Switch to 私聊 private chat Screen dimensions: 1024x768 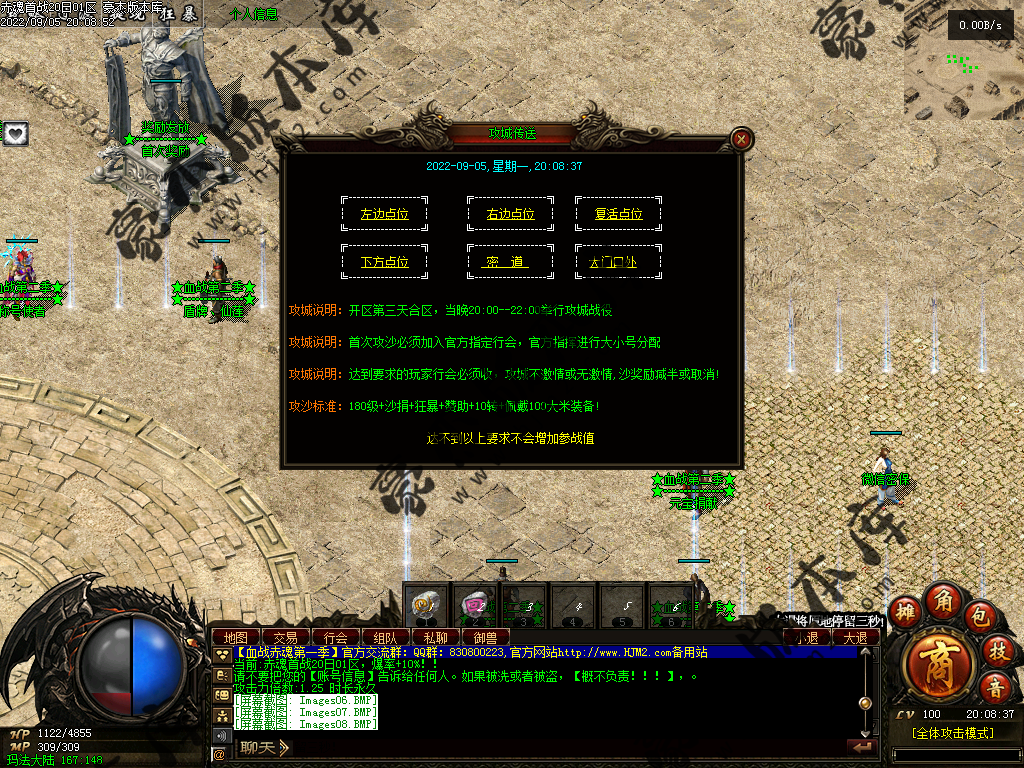tap(435, 637)
